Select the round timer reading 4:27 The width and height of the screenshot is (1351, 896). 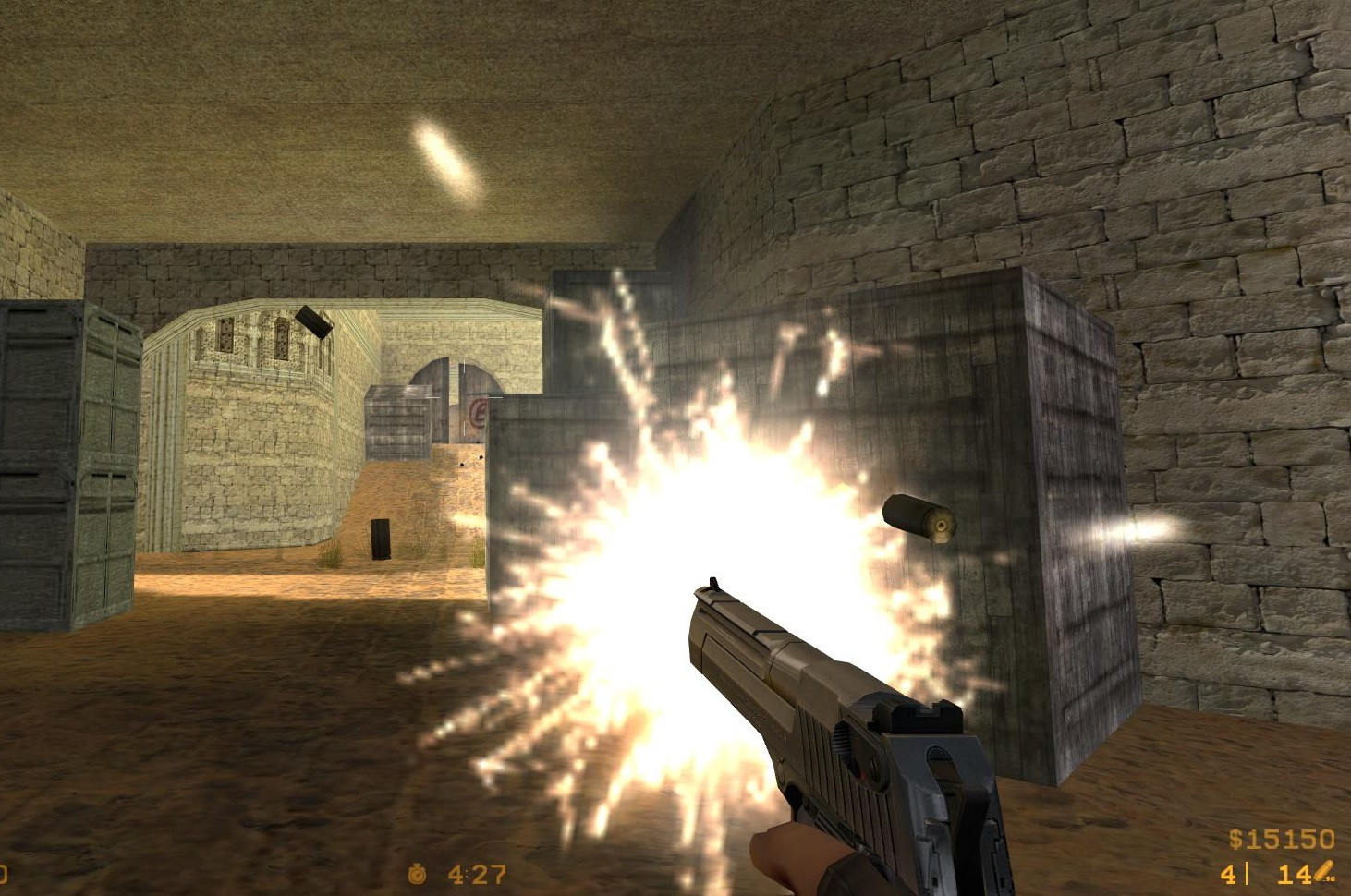point(476,874)
